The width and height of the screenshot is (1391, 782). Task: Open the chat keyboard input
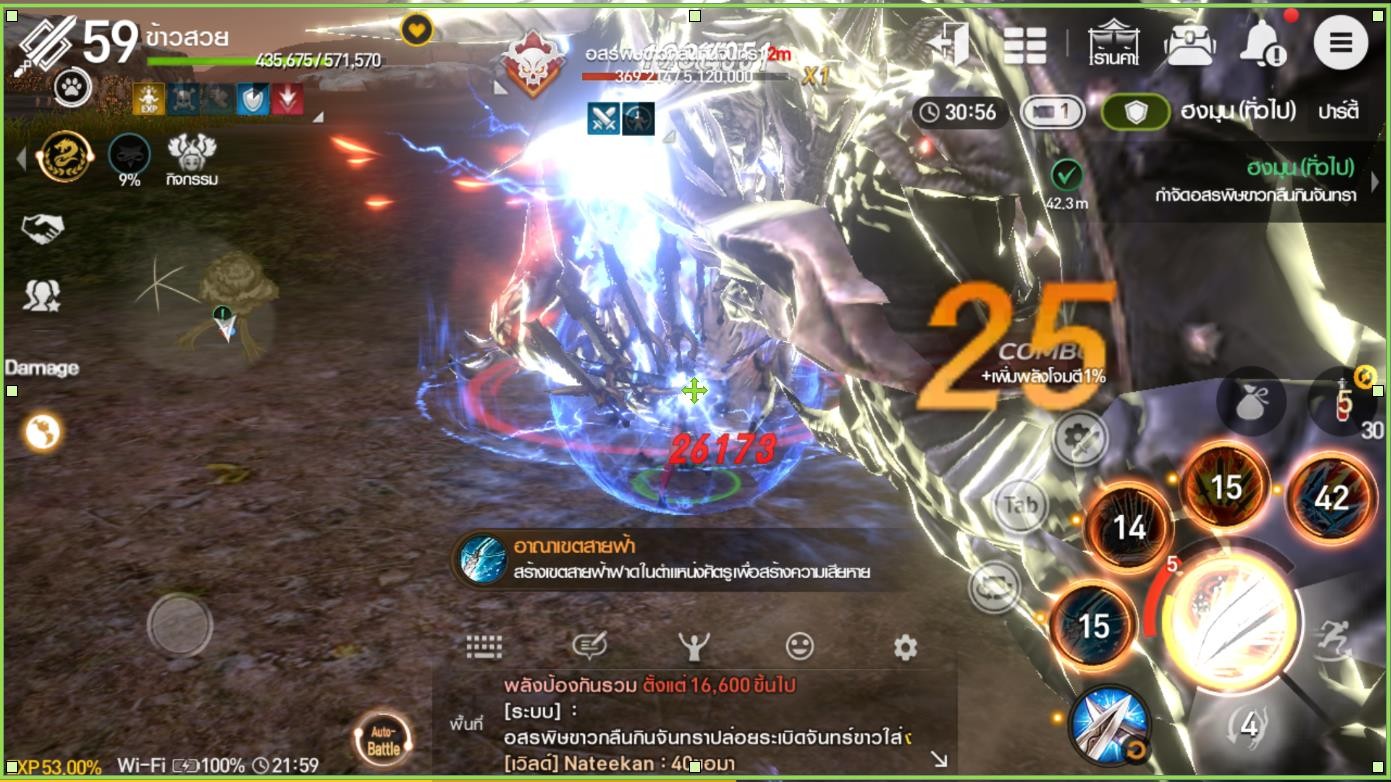484,647
